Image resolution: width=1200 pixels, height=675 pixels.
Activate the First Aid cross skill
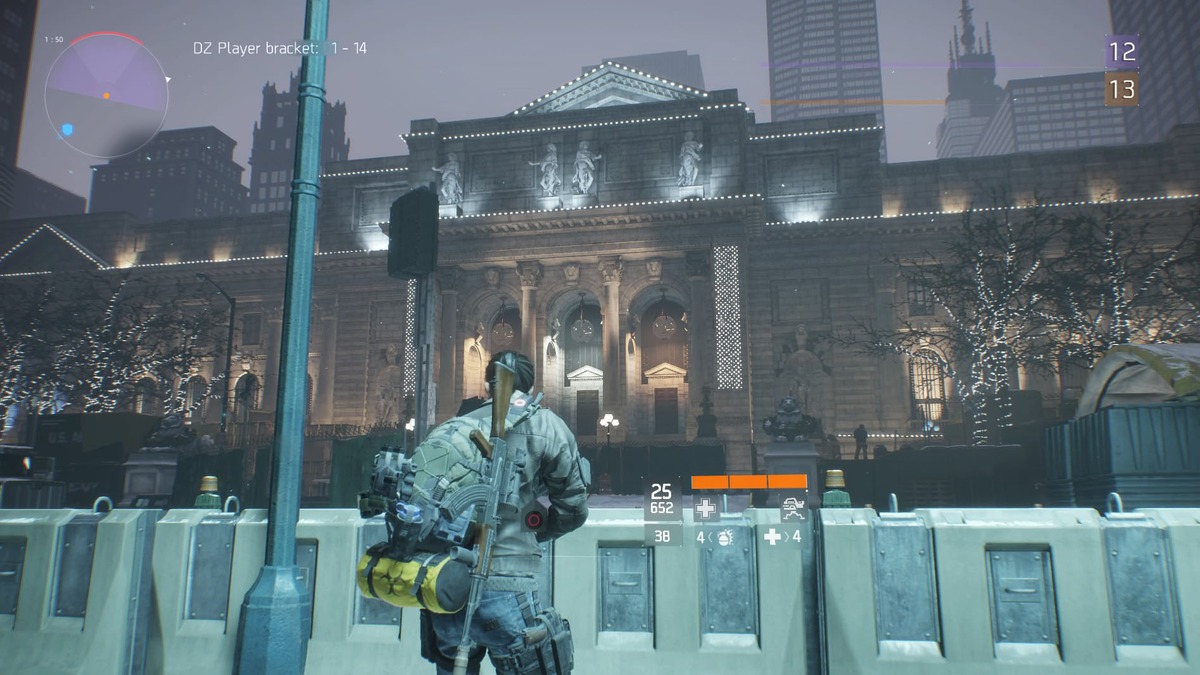[x=706, y=508]
